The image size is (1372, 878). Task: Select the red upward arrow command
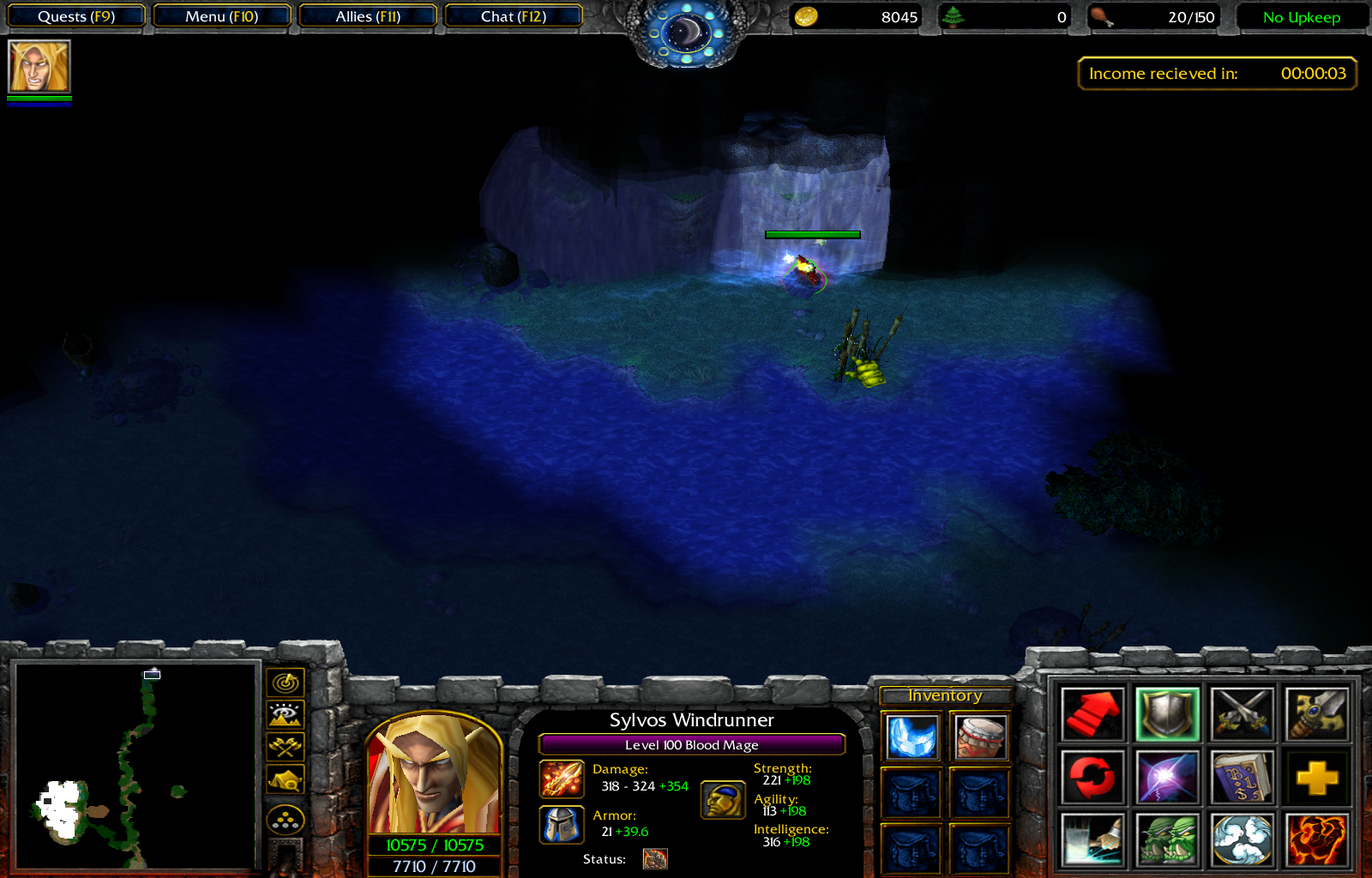1093,713
